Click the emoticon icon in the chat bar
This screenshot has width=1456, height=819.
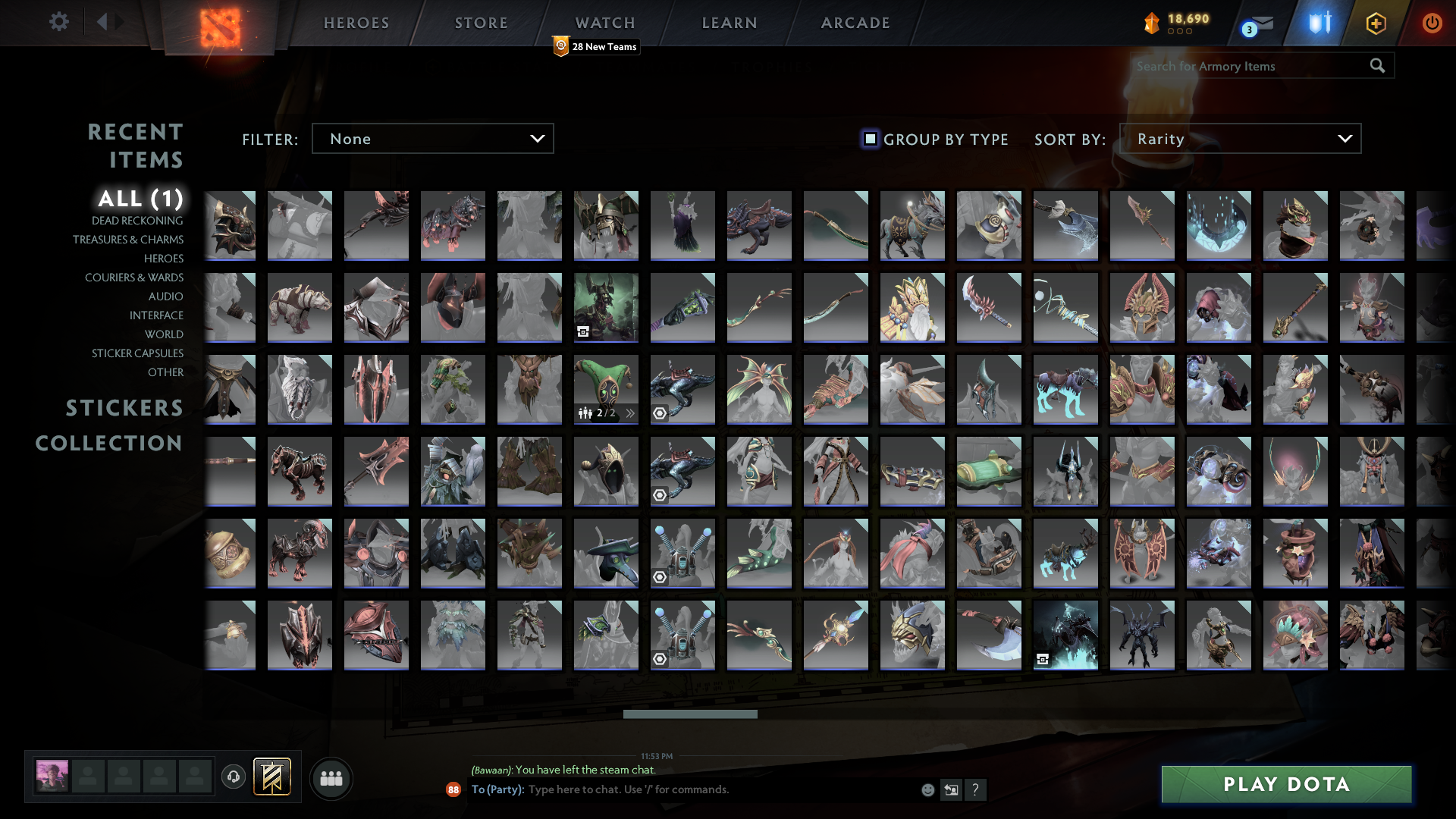(928, 789)
